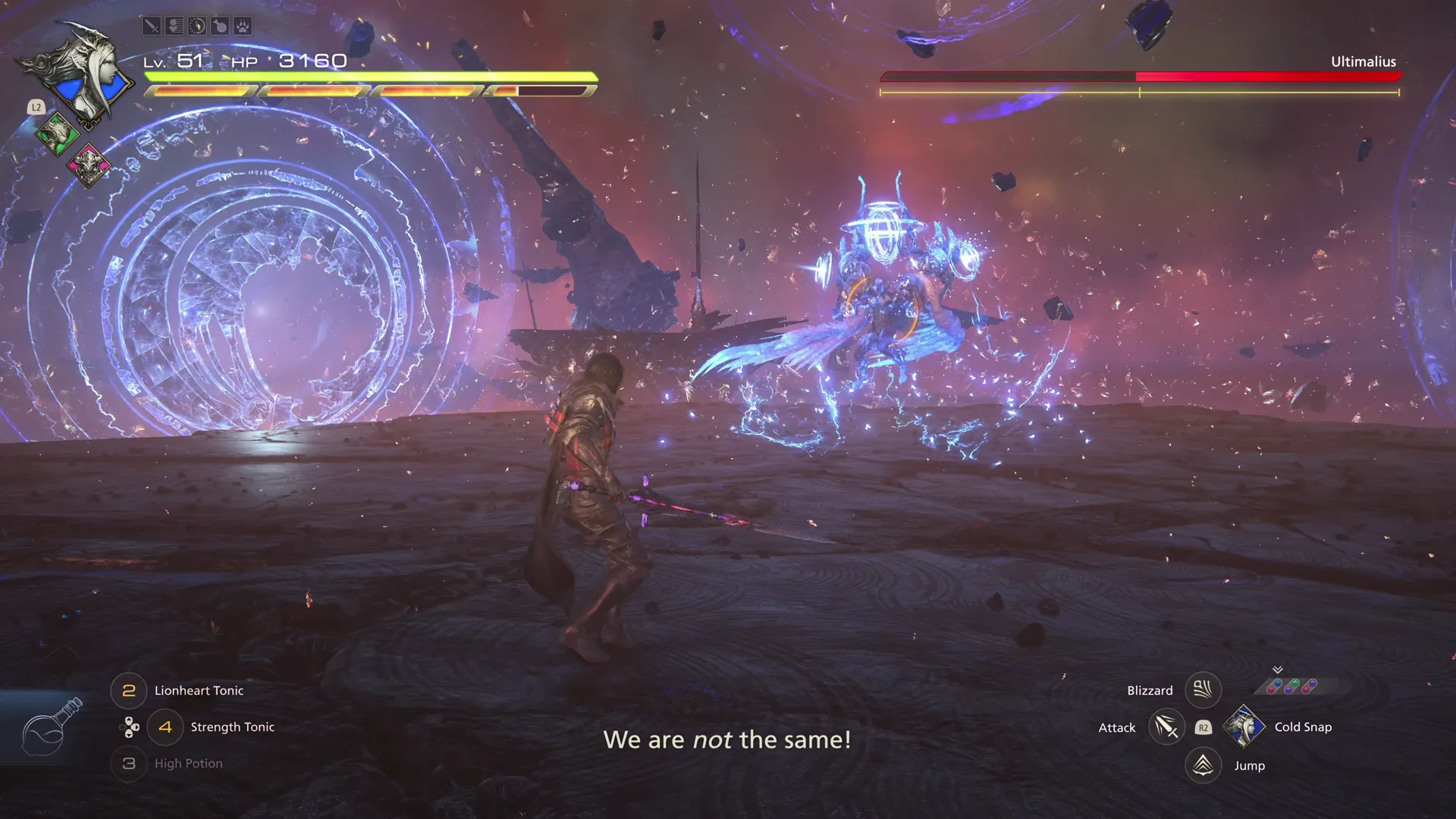Click the Attack dagger icon near the ability wheel
Image resolution: width=1456 pixels, height=819 pixels.
point(1166,726)
